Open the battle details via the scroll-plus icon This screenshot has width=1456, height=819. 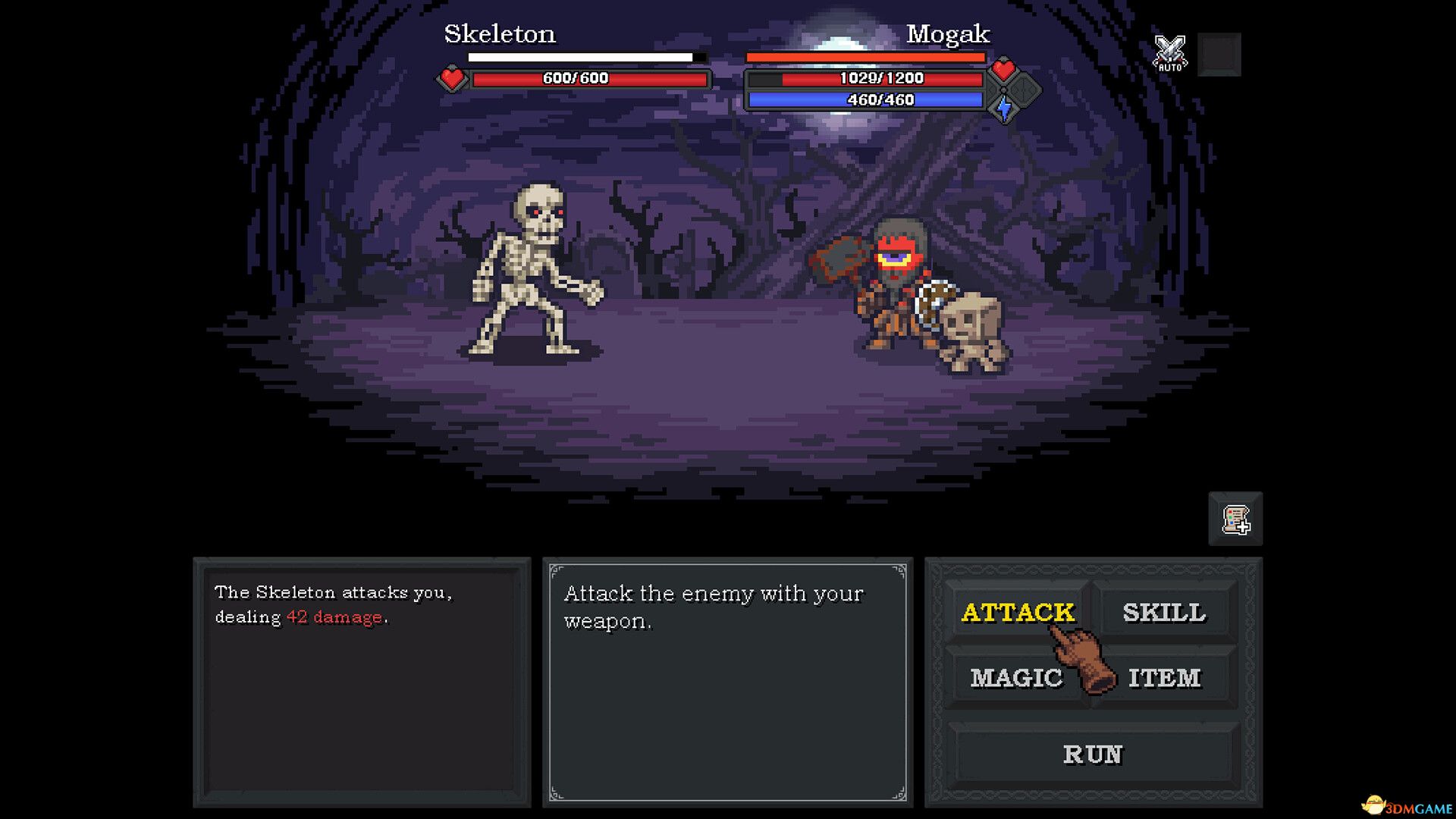pos(1235,519)
